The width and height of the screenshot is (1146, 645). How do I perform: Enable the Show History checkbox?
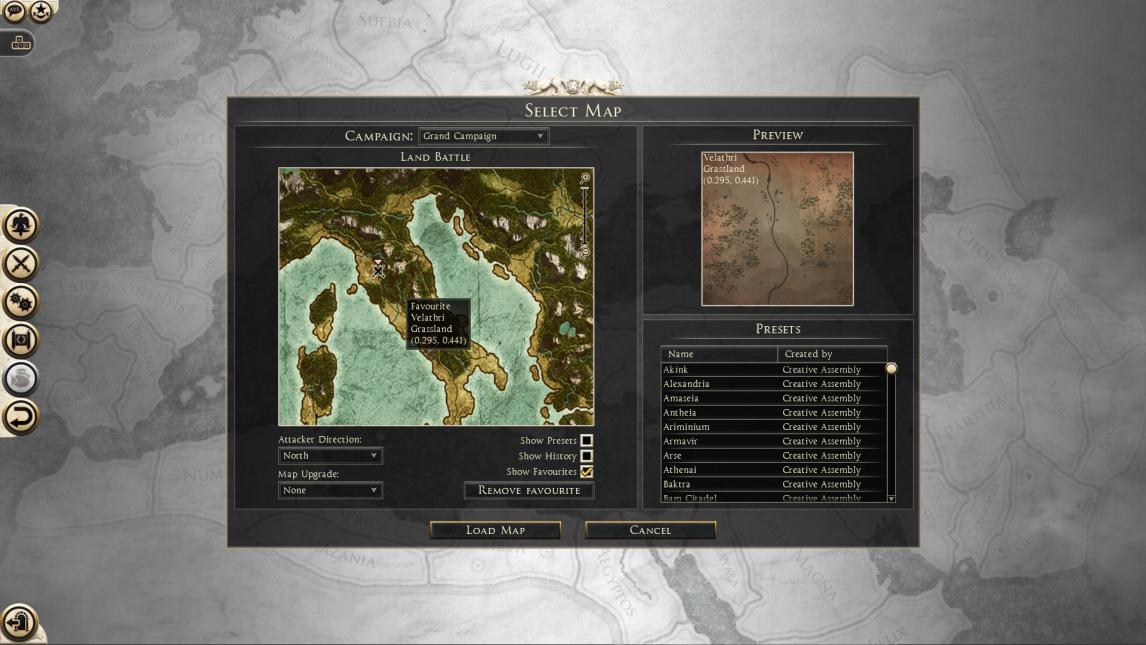(x=587, y=456)
